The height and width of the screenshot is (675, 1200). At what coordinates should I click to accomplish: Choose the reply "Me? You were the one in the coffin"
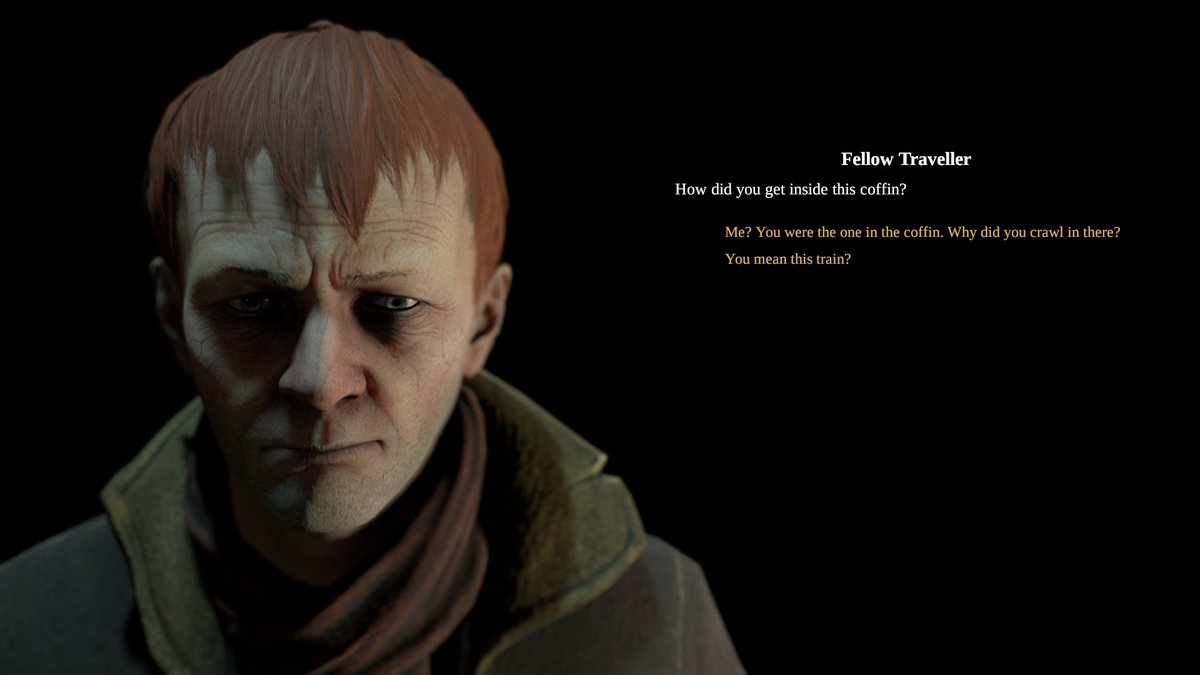921,232
